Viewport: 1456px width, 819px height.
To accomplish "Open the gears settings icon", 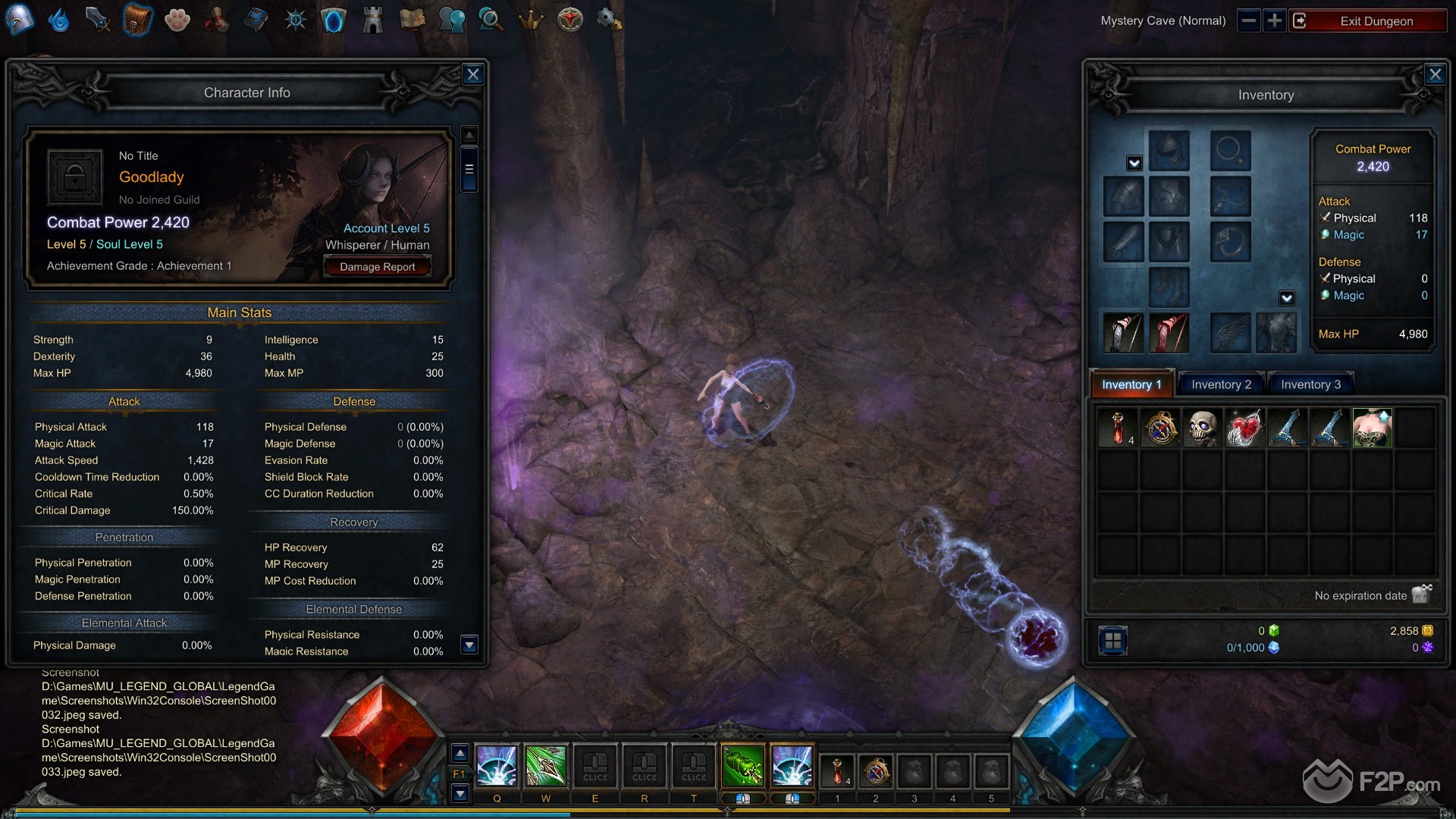I will [610, 19].
